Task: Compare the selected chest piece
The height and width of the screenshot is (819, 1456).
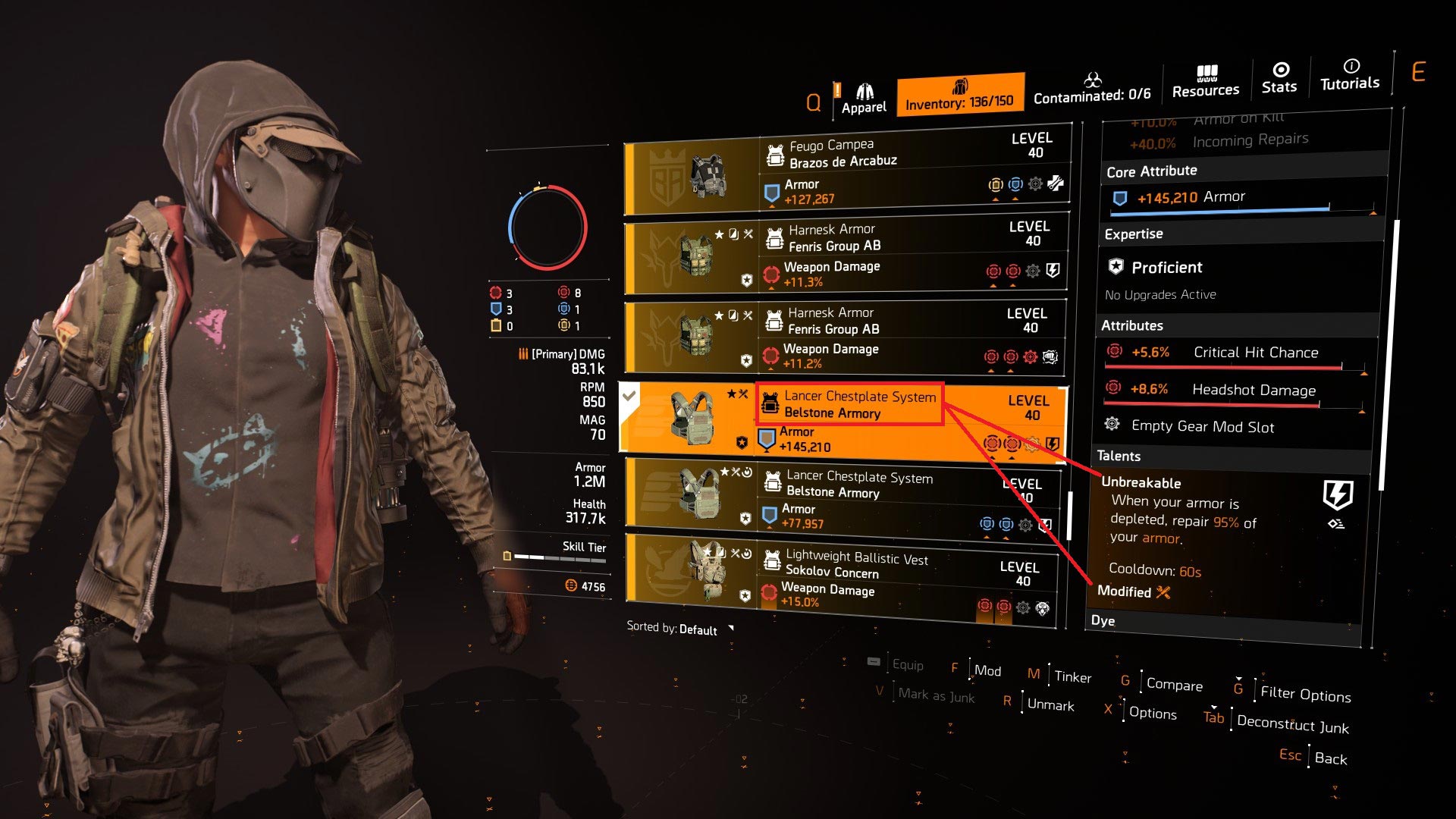Action: point(1174,684)
